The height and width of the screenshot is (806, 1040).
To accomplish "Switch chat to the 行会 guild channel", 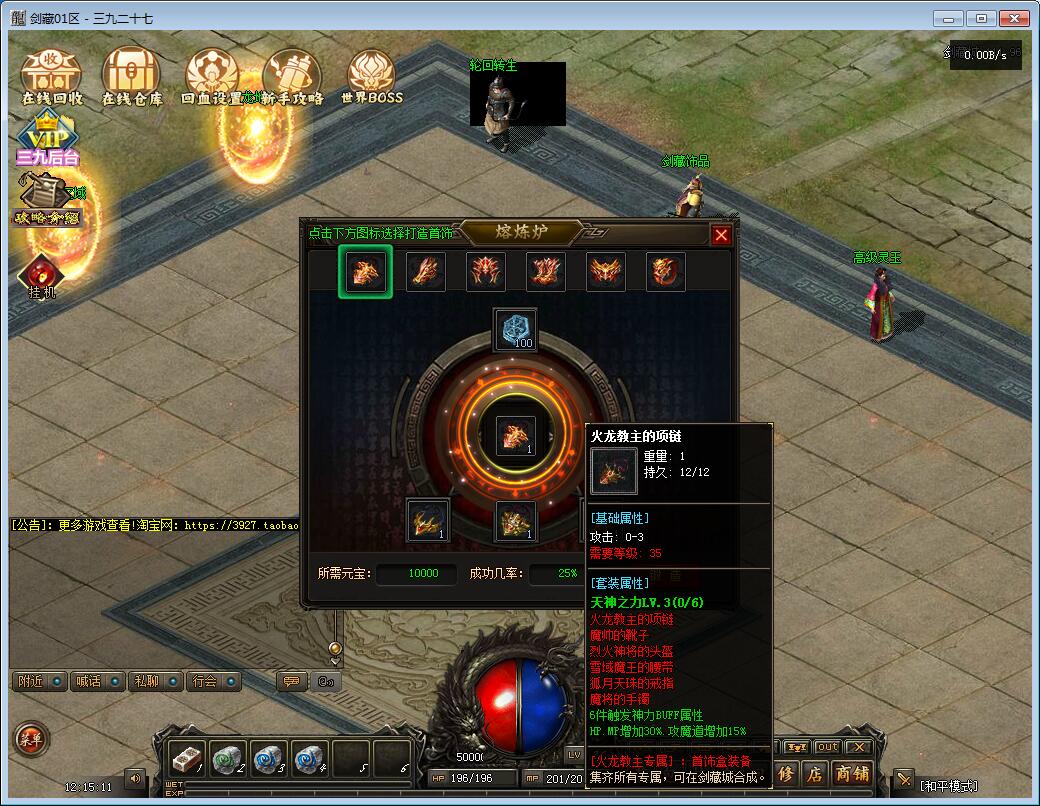I will (x=213, y=681).
